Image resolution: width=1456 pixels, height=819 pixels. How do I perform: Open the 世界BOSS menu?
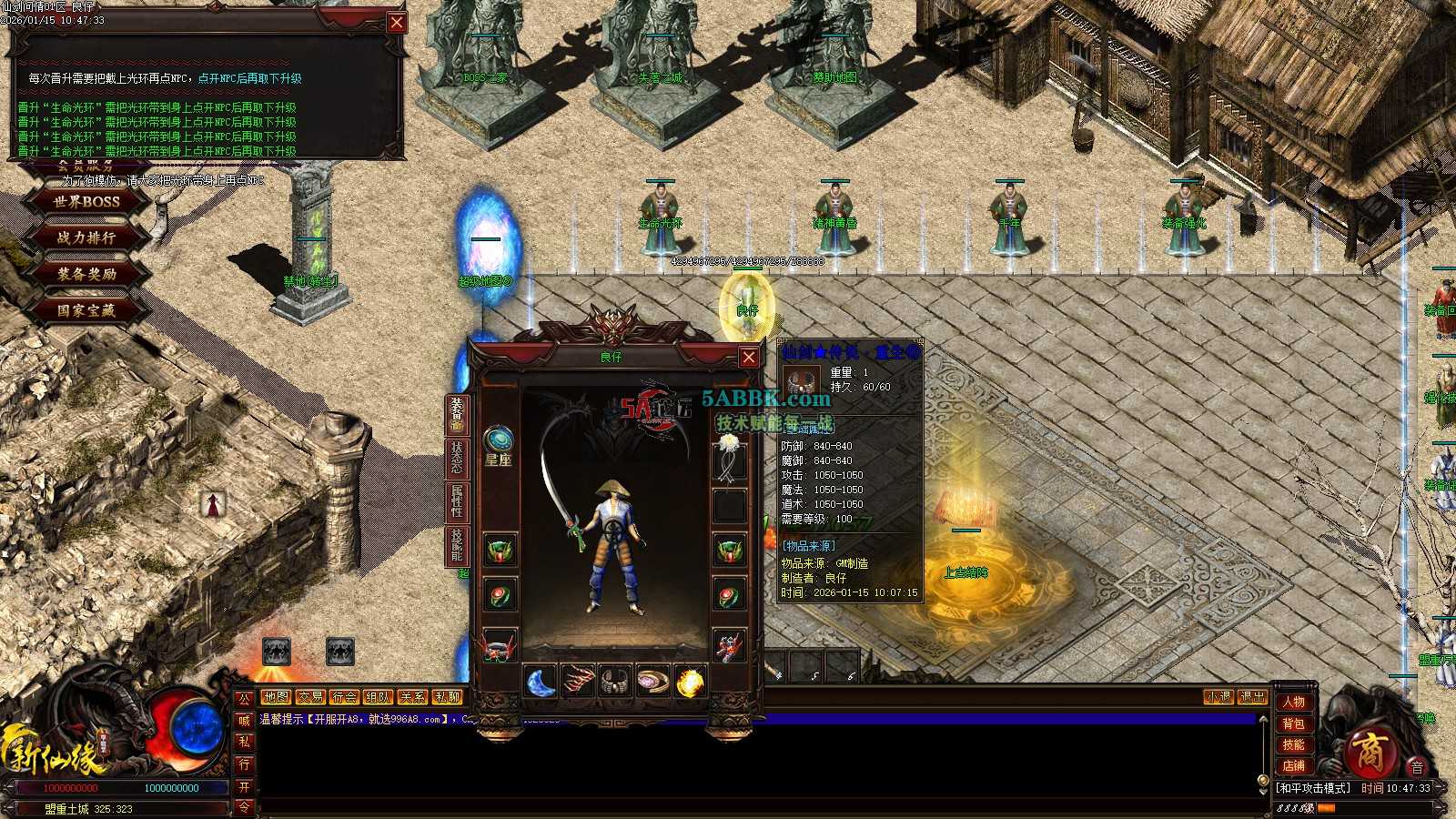point(86,201)
